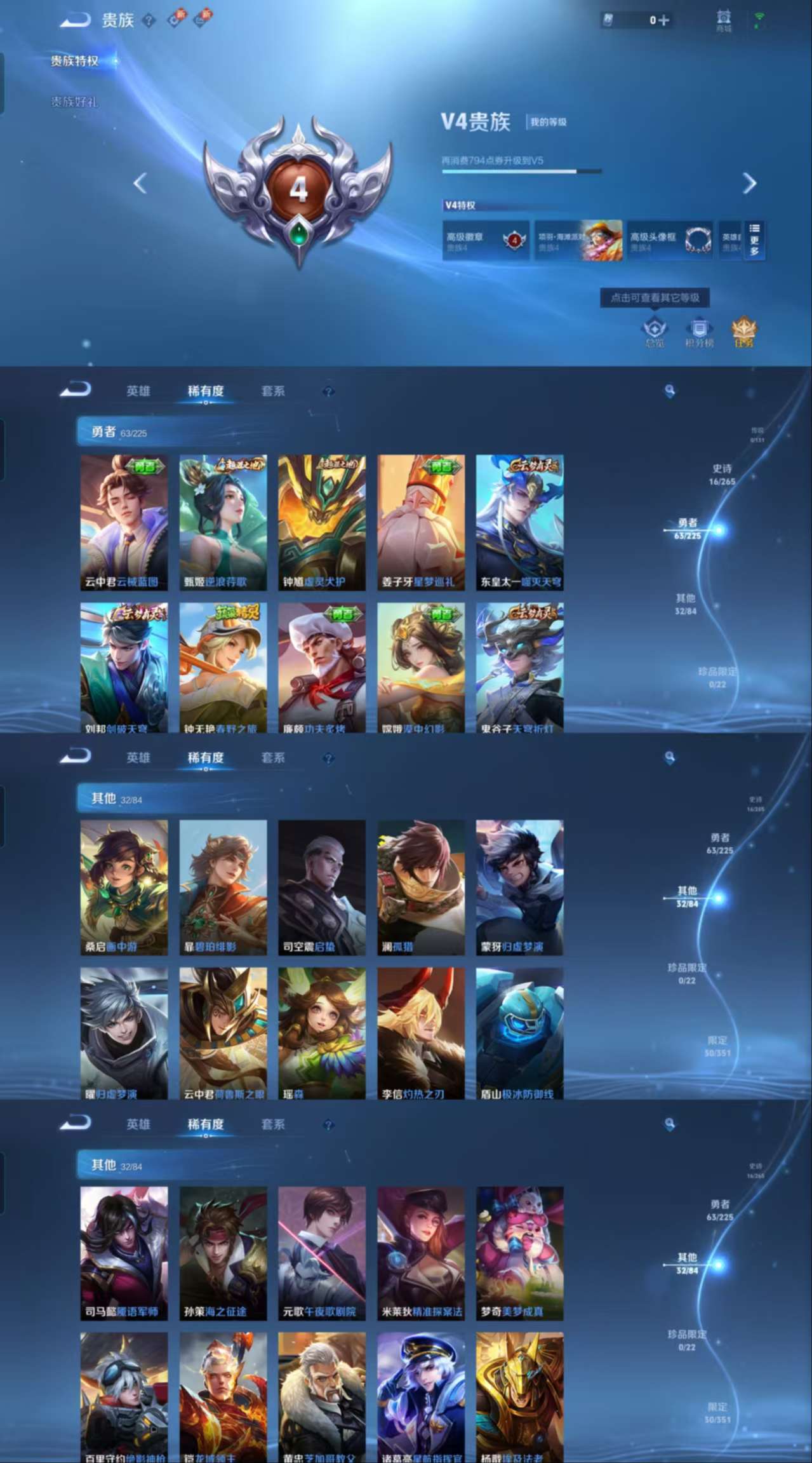Select the 云中君 云械蓝图 skin card

tap(124, 522)
